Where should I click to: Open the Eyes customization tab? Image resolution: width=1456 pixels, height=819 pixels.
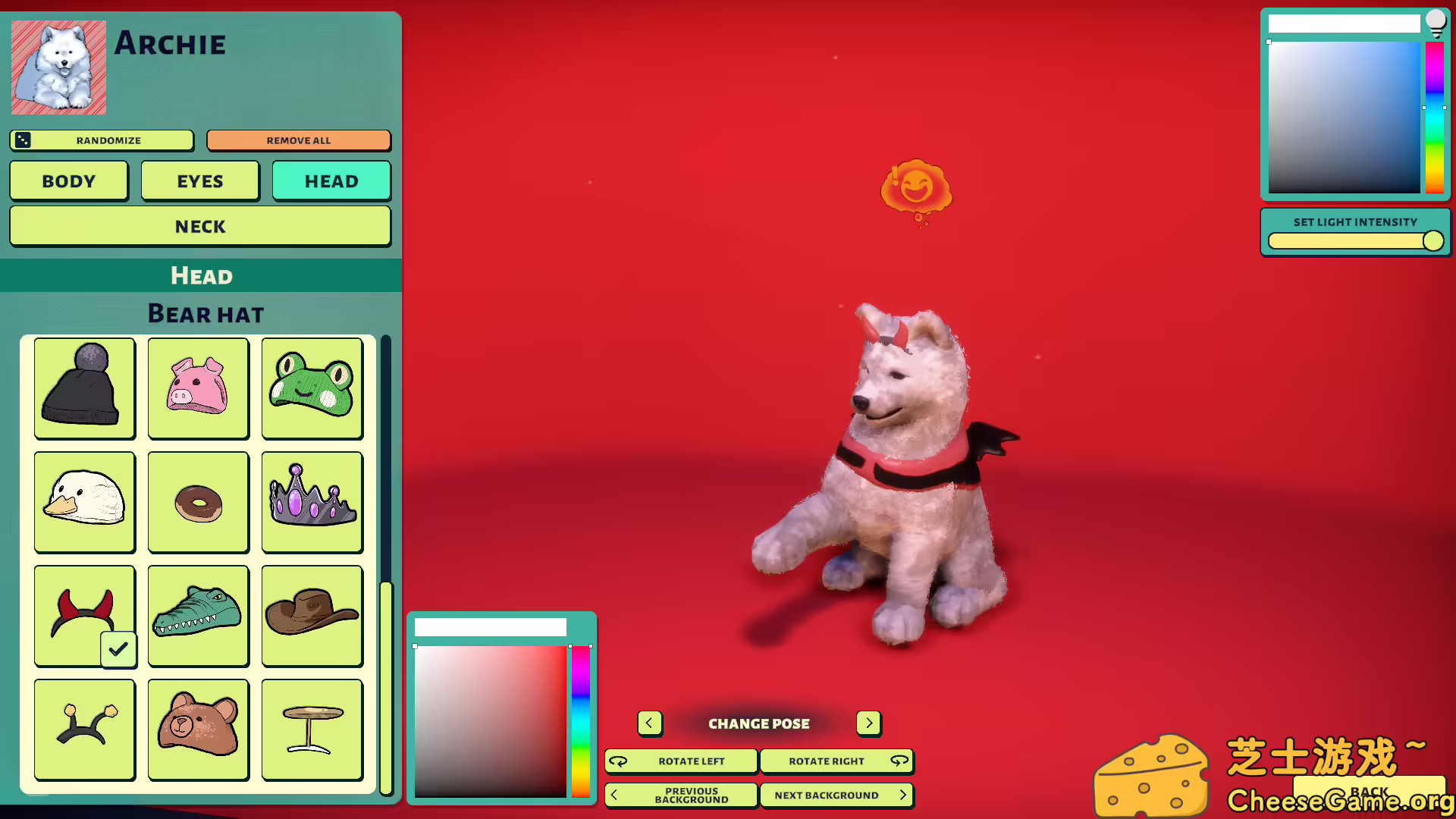(x=199, y=180)
